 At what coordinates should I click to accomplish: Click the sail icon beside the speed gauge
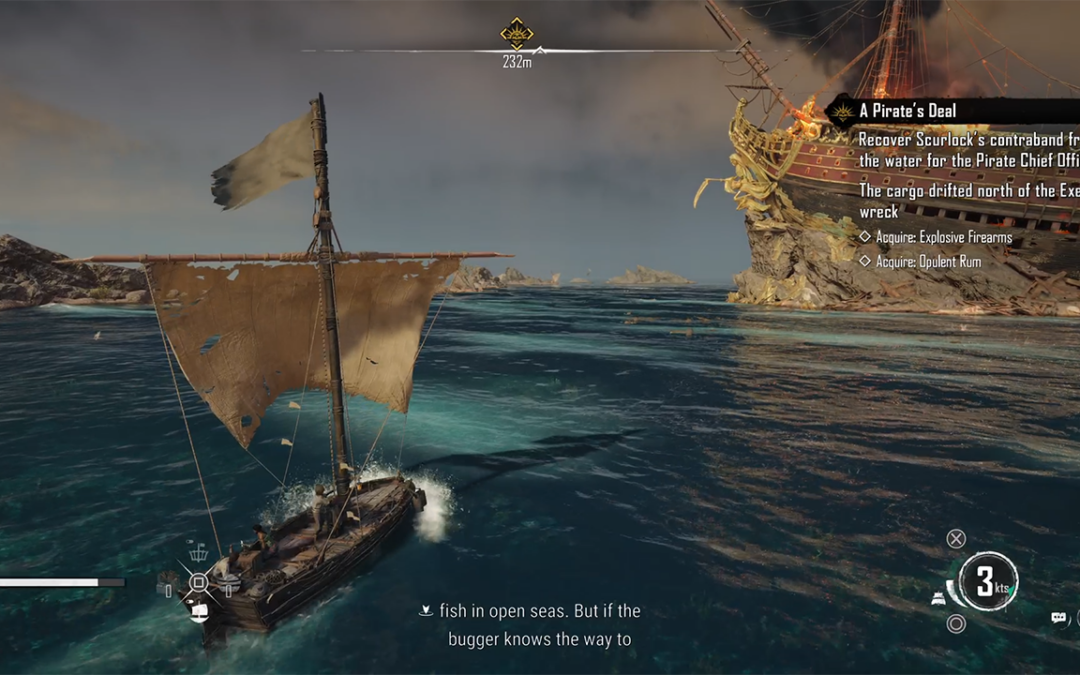coord(940,597)
